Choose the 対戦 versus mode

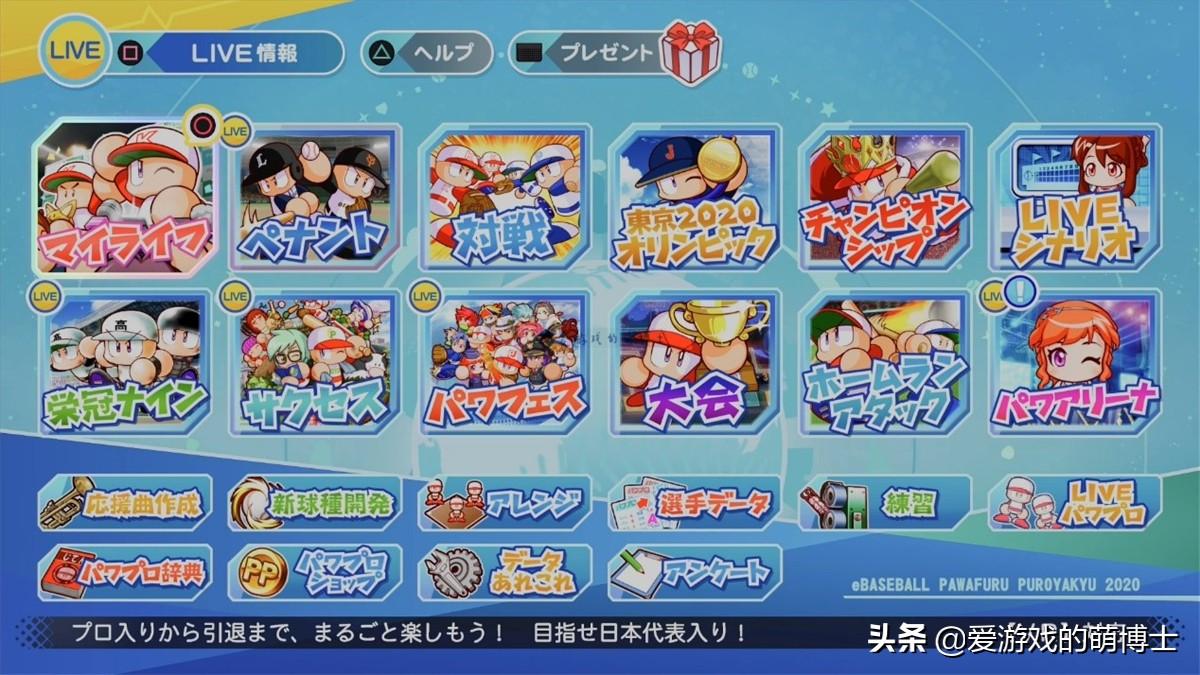click(x=505, y=198)
